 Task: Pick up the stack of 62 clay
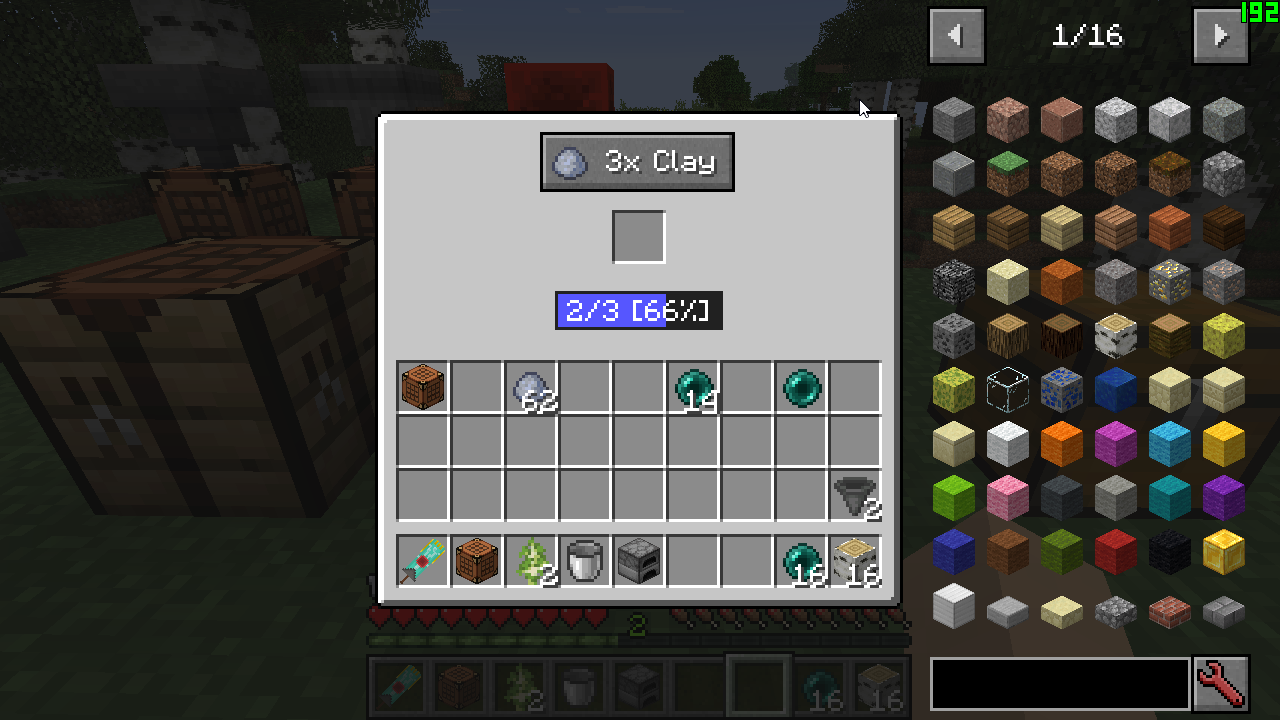pos(530,387)
